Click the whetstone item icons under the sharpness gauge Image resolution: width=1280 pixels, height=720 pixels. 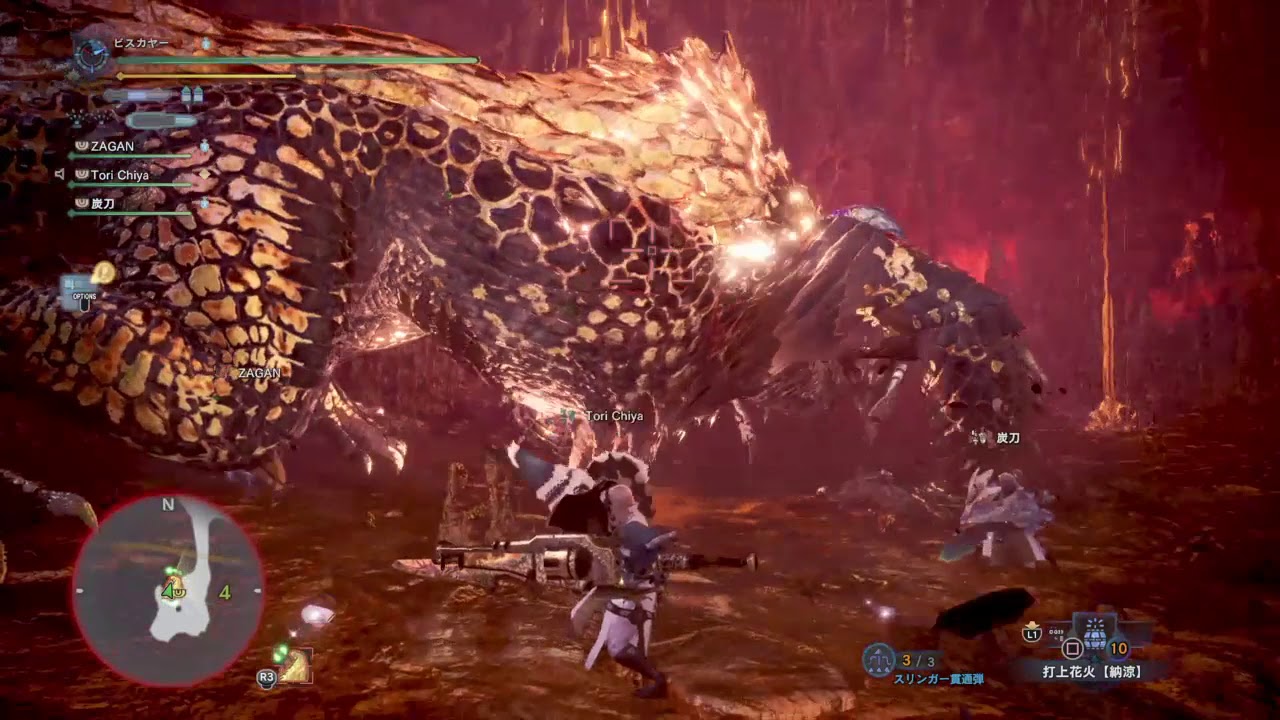point(193,94)
